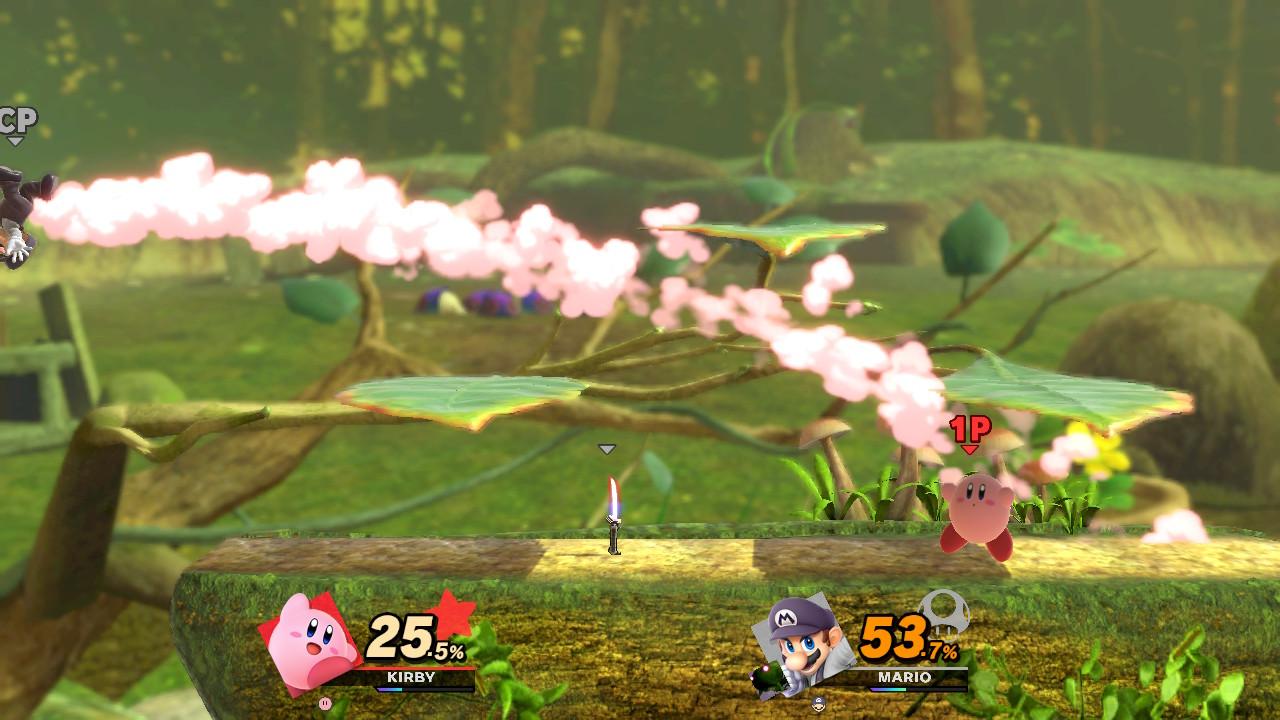Click the grey mushroom icon beside Mario's damage
The height and width of the screenshot is (720, 1280).
click(943, 611)
